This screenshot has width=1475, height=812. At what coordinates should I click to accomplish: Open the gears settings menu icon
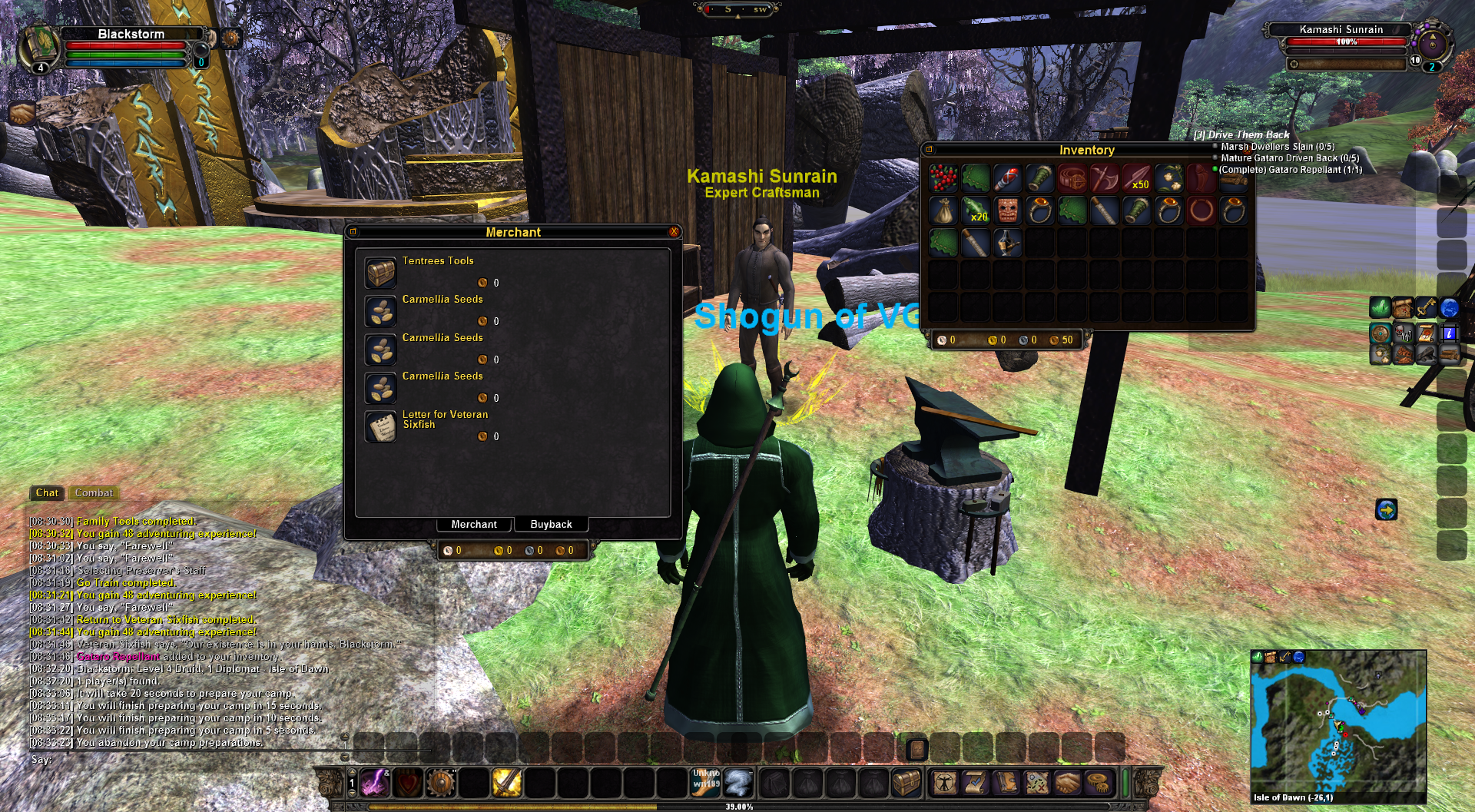[1100, 783]
